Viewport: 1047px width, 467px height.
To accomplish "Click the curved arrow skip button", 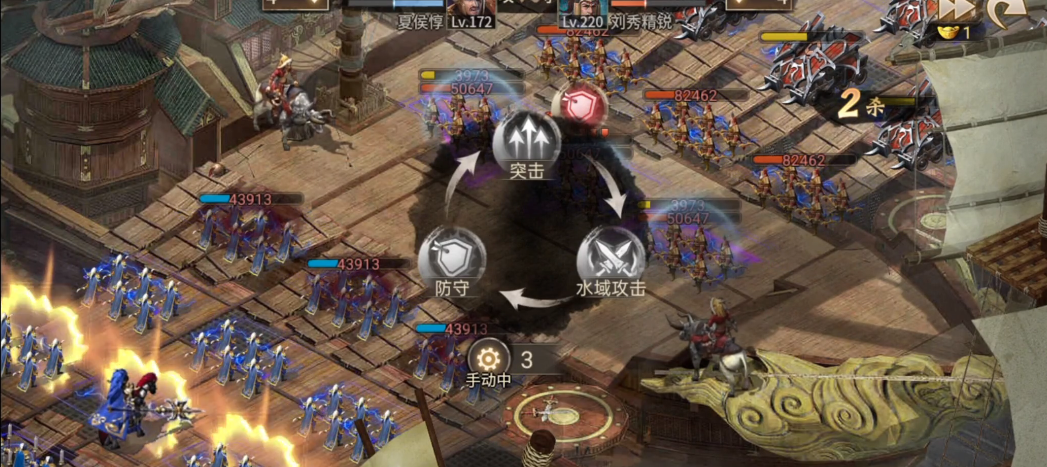I will coord(1003,10).
